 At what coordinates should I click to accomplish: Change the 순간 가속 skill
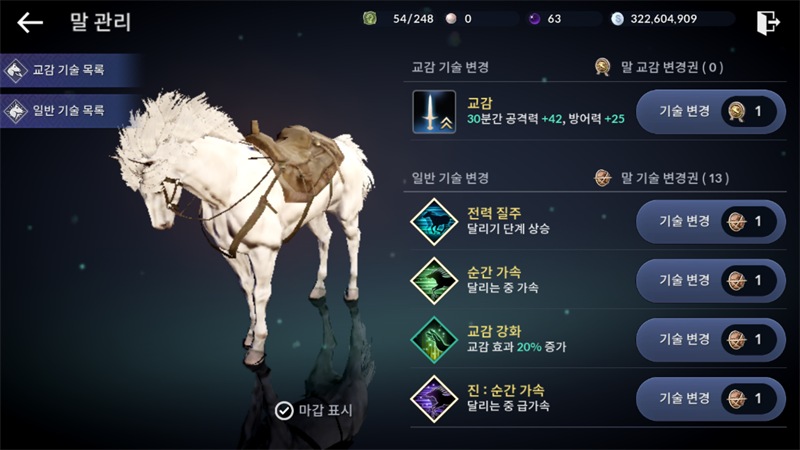710,280
